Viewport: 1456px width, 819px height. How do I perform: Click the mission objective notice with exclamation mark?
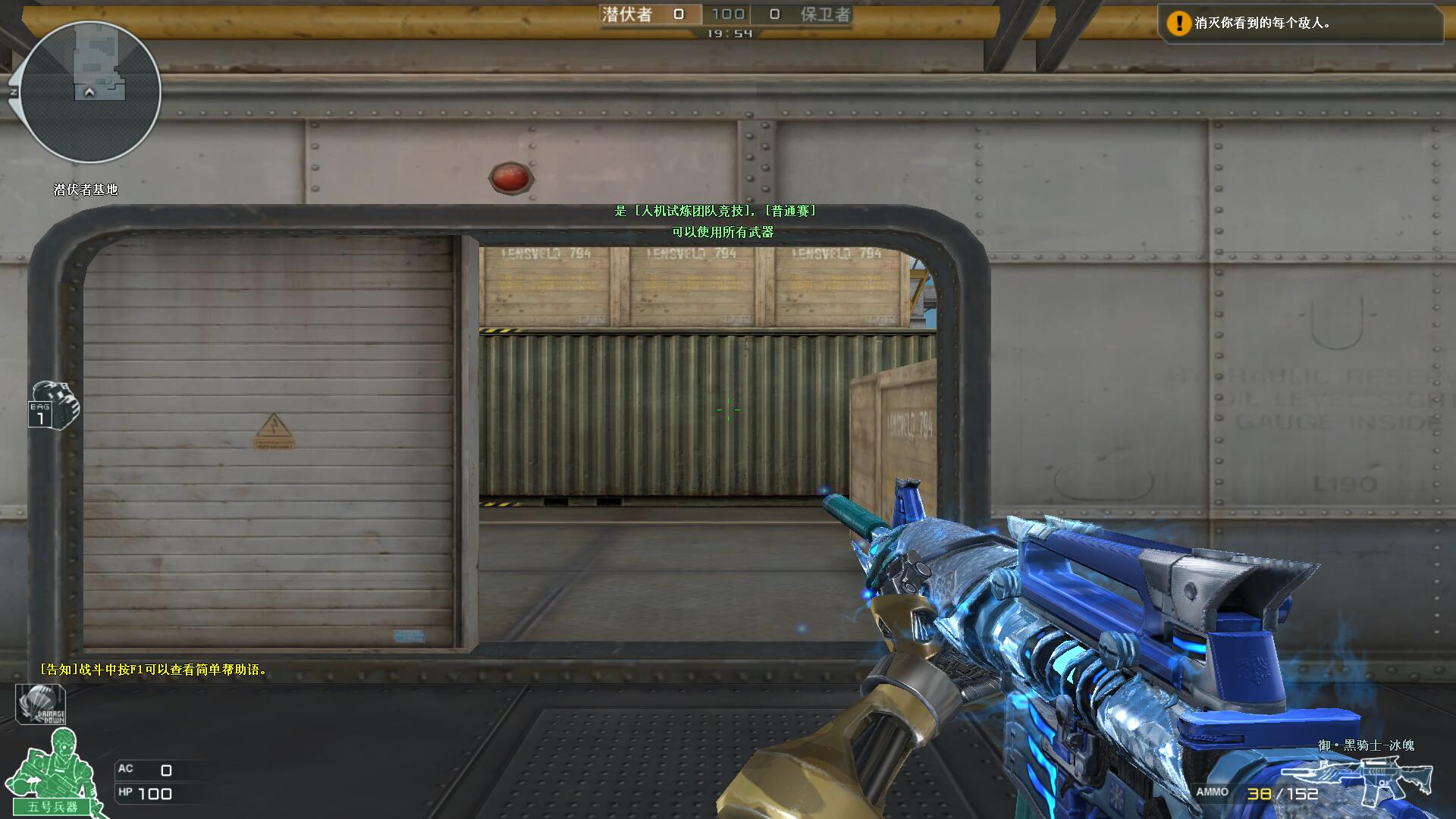pyautogui.click(x=1298, y=24)
